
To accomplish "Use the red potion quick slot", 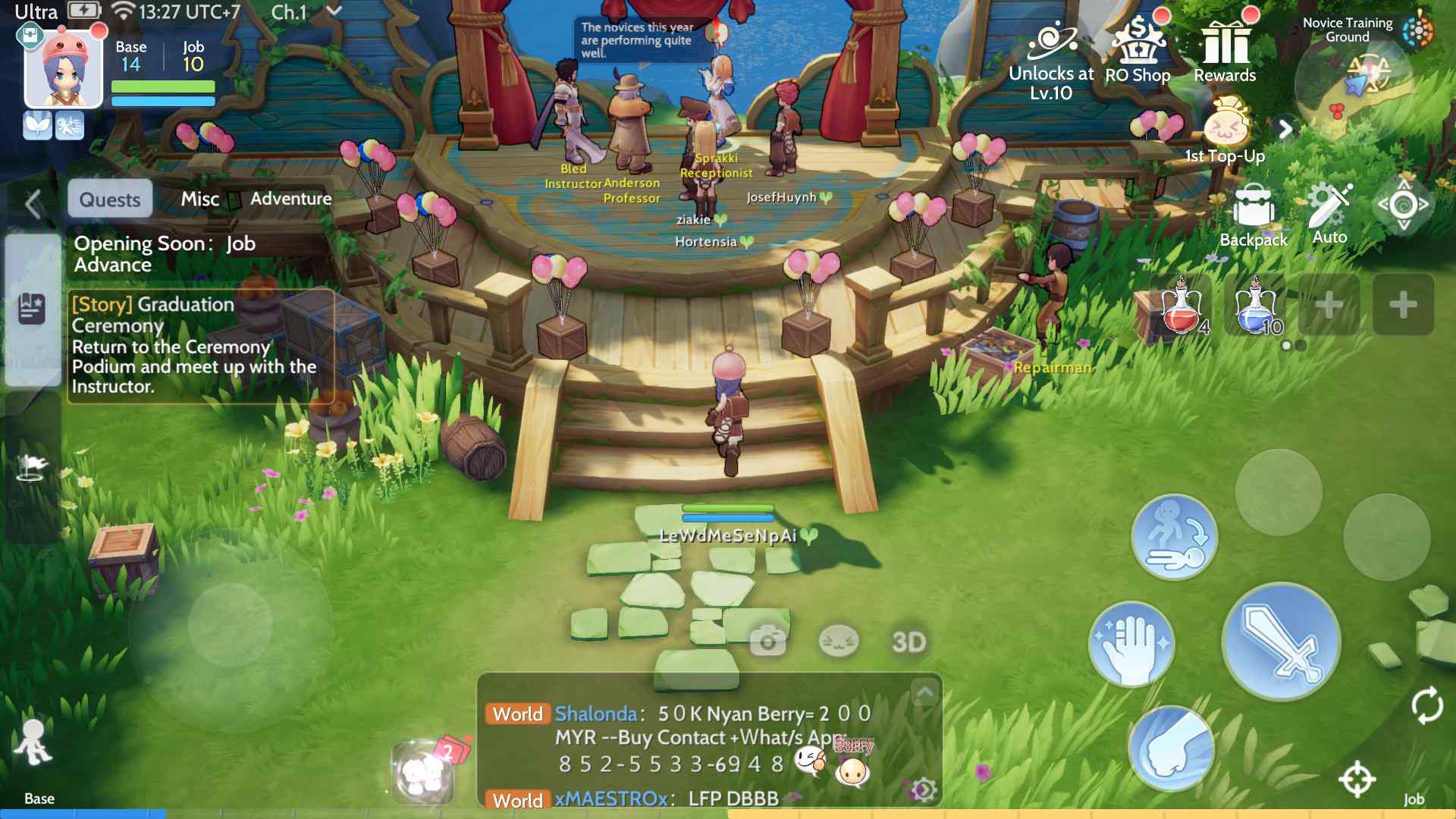I will 1181,306.
